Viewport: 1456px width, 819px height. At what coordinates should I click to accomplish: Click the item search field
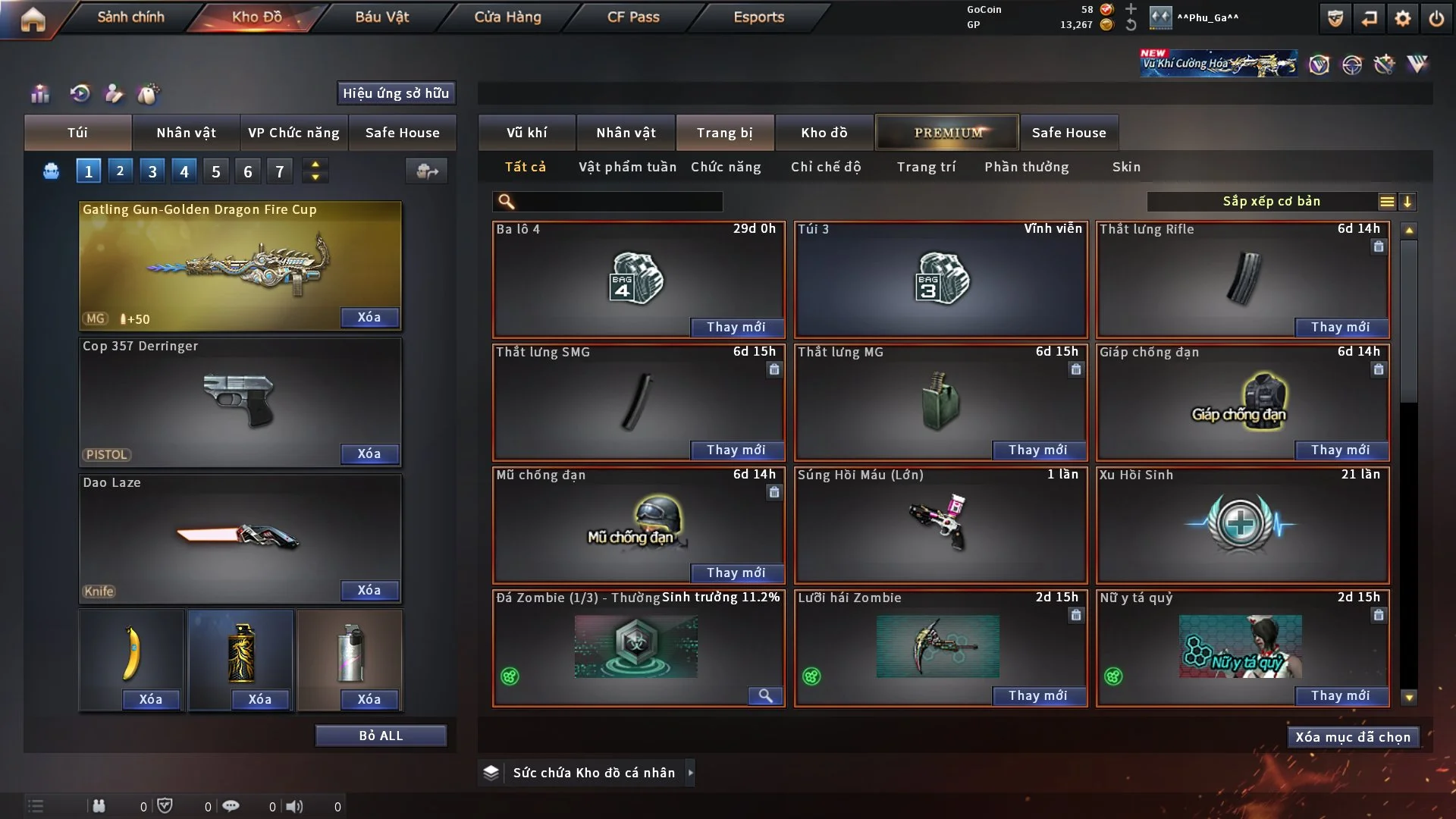618,202
